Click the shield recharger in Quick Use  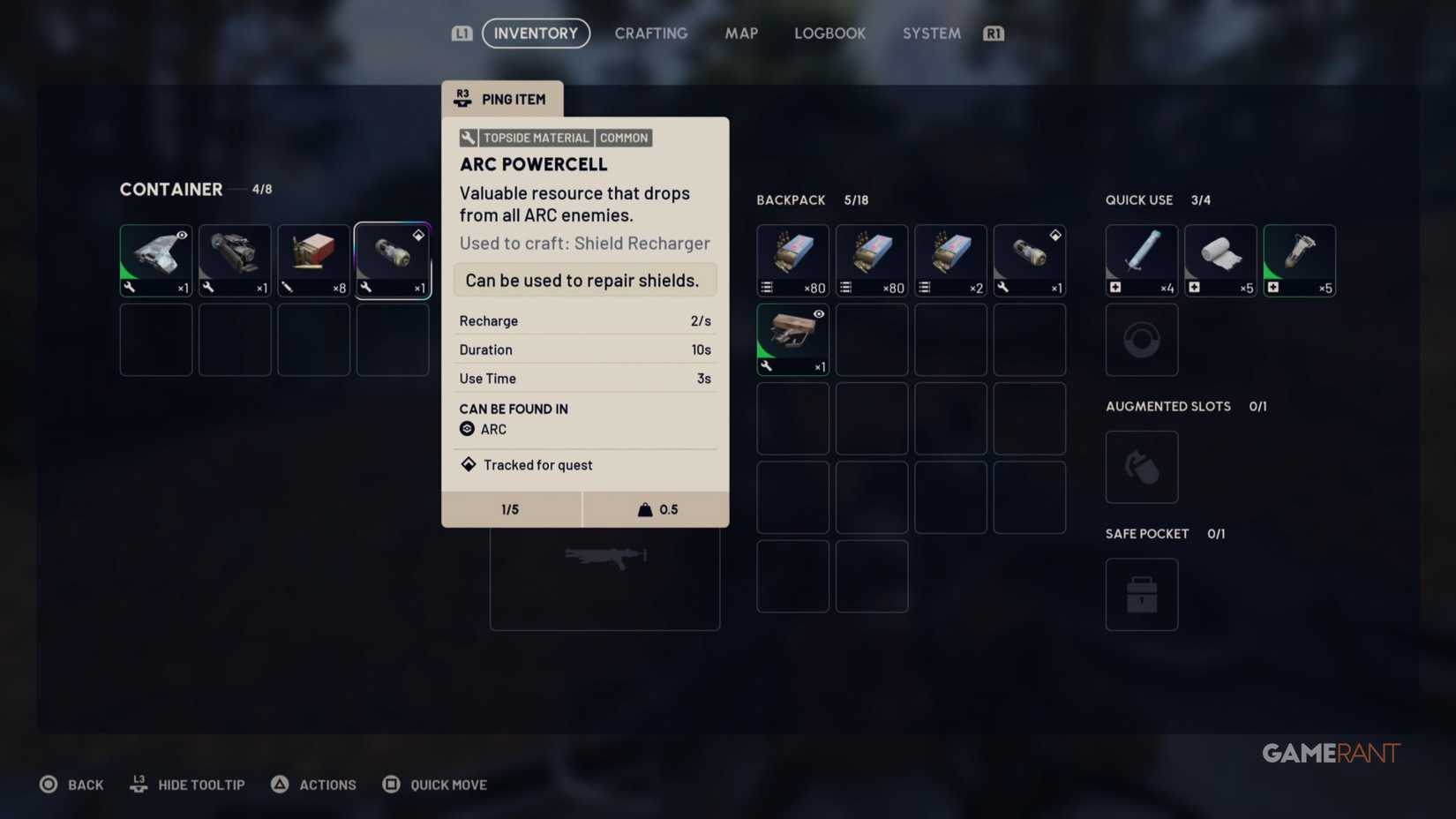tap(1298, 259)
